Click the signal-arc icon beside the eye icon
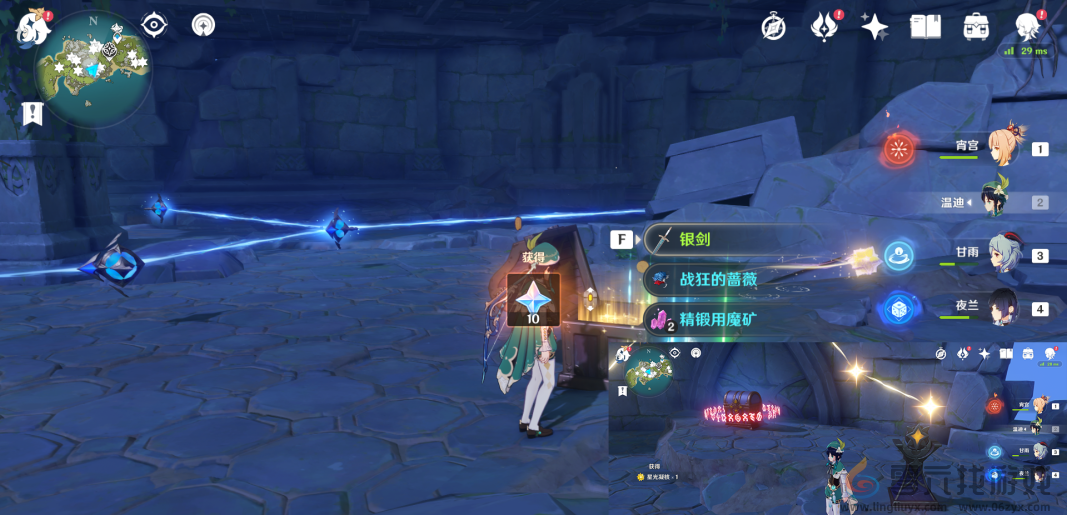 click(x=203, y=25)
